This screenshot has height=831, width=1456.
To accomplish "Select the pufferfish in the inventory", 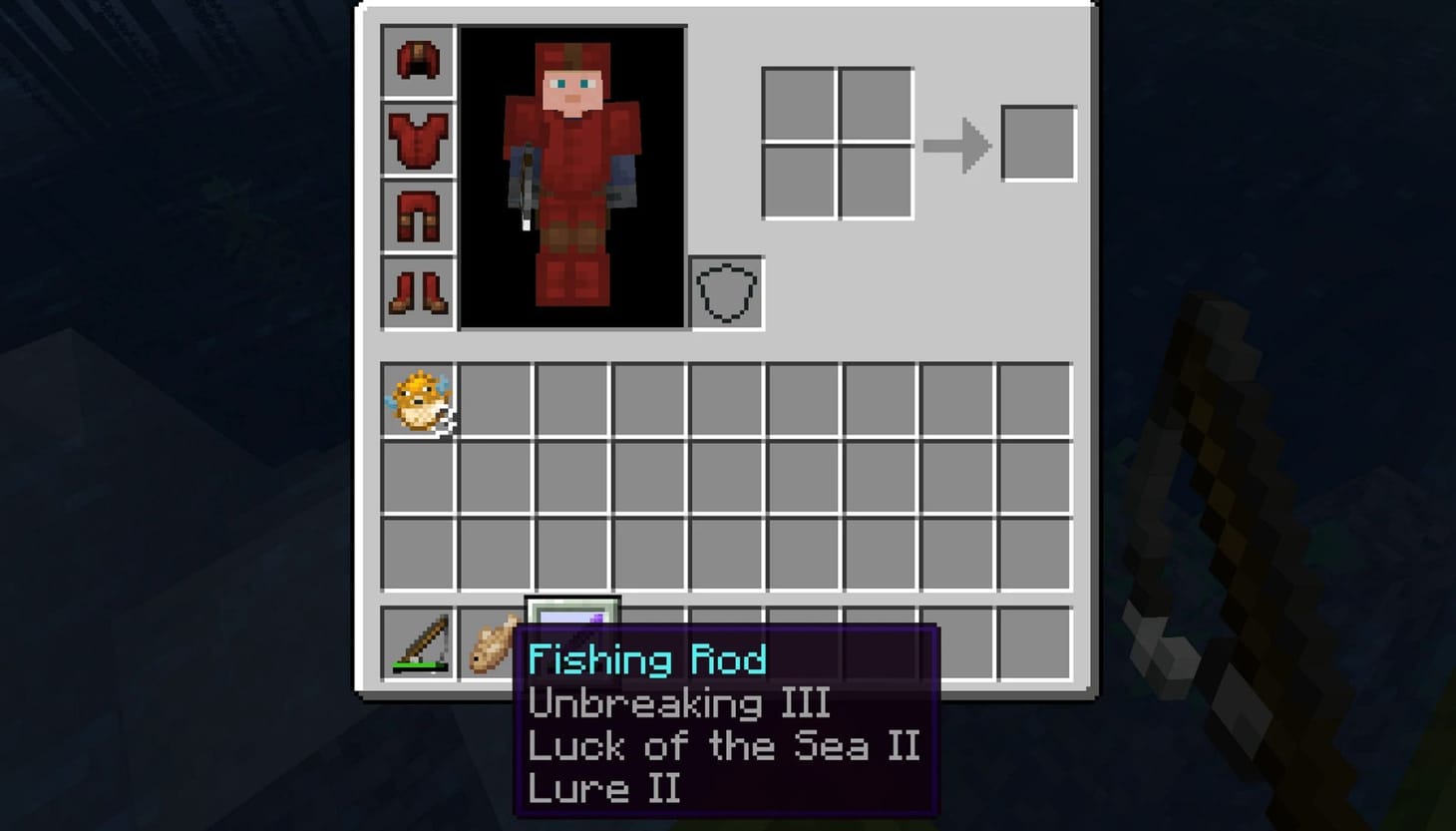I will point(417,401).
